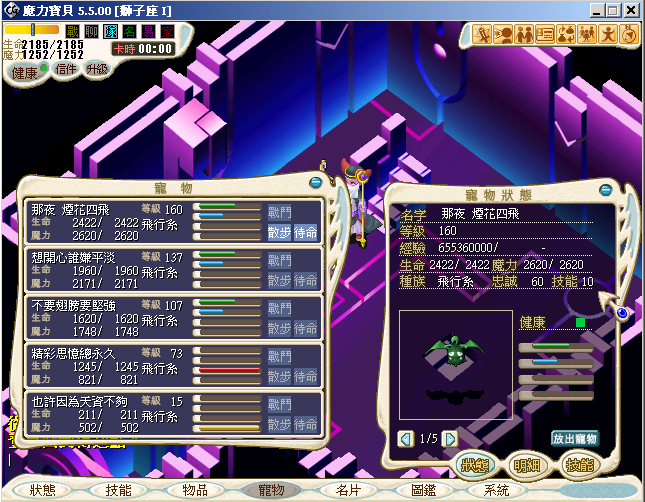Close the game window
Image resolution: width=645 pixels, height=502 pixels.
631,9
